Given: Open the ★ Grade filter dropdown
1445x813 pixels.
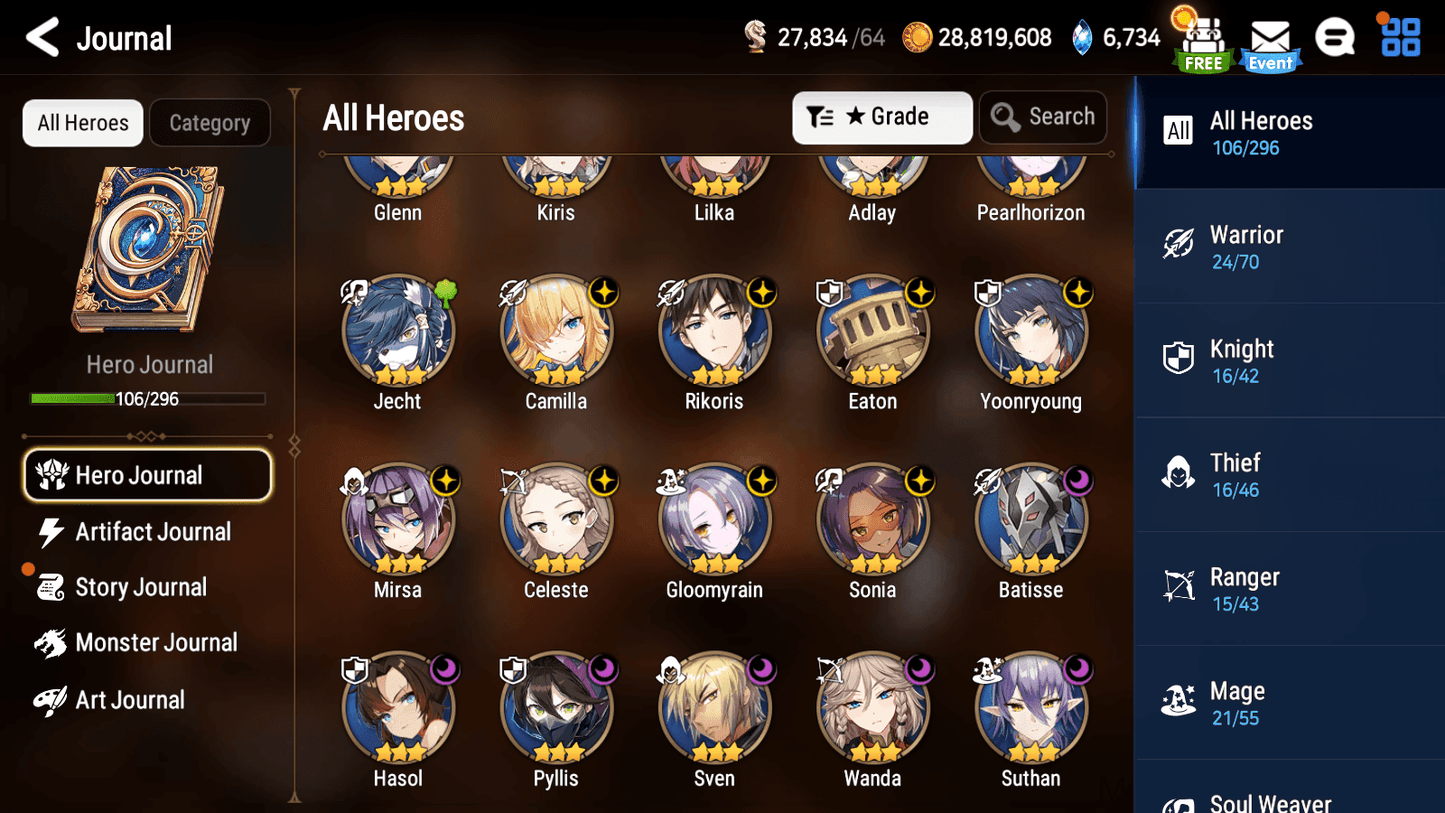Looking at the screenshot, I should tap(882, 117).
